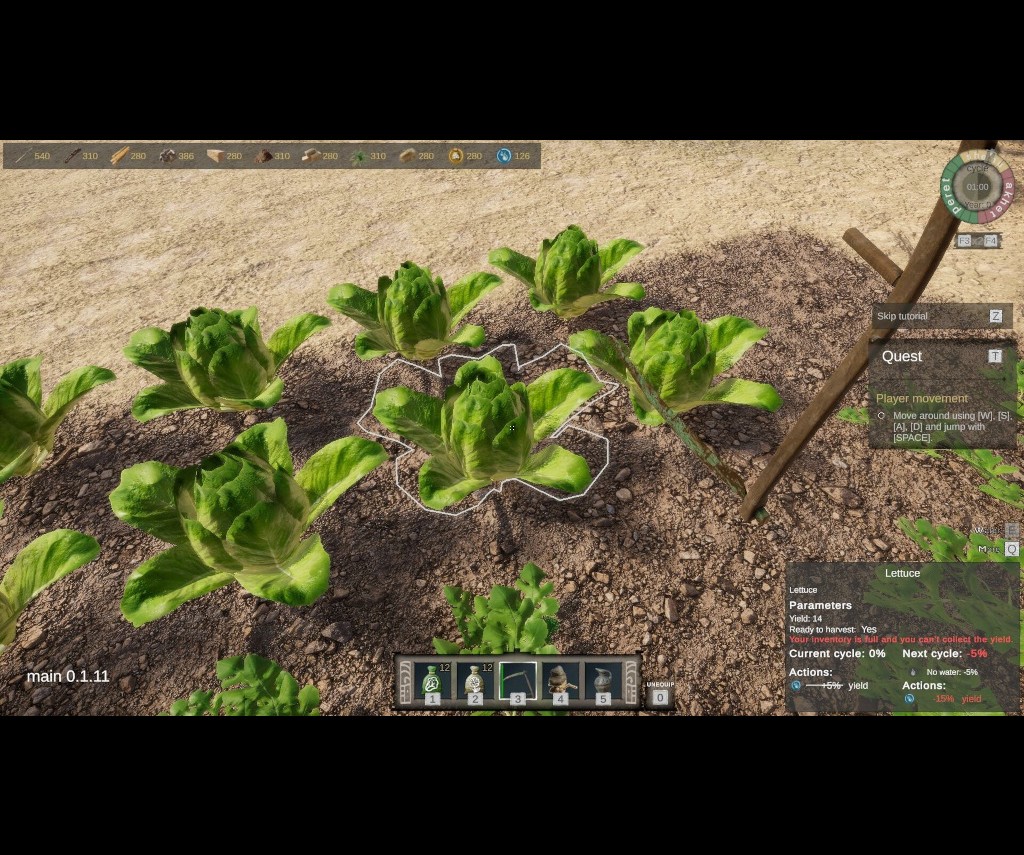1024x855 pixels.
Task: Click the green plant resource icon
Action: coord(359,156)
